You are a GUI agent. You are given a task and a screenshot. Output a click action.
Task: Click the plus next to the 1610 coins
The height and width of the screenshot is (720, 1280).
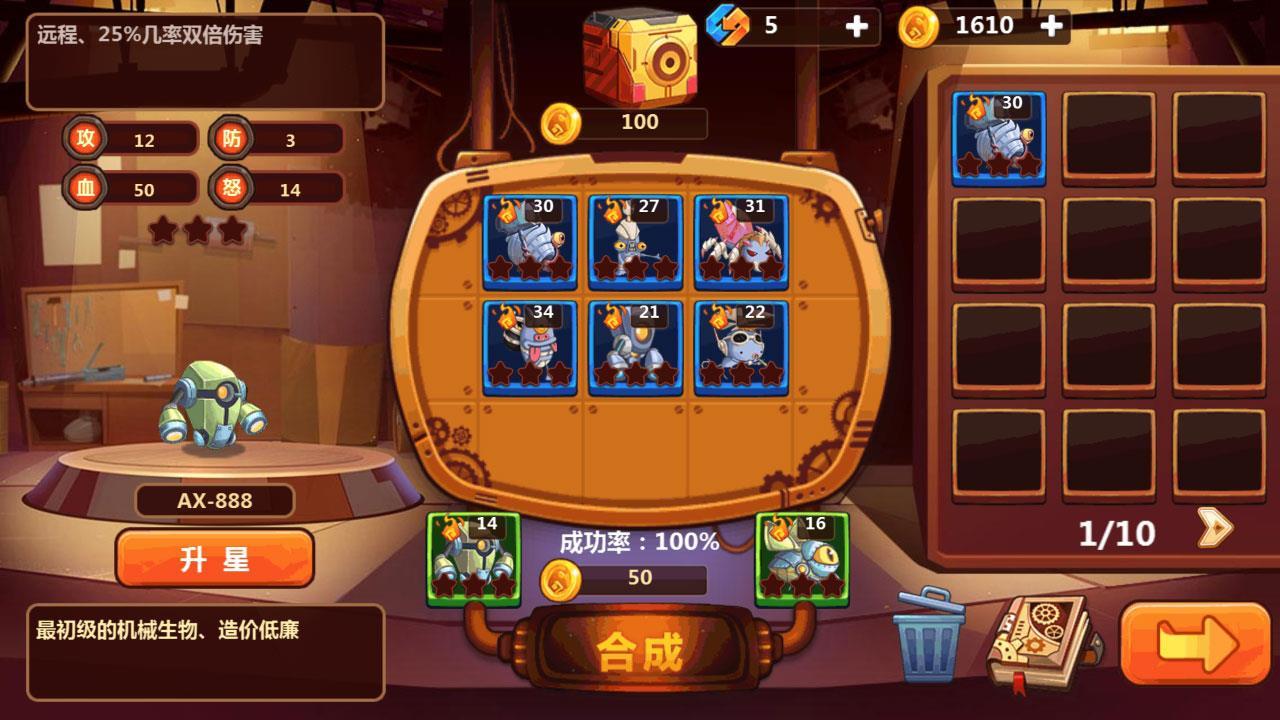point(1050,25)
